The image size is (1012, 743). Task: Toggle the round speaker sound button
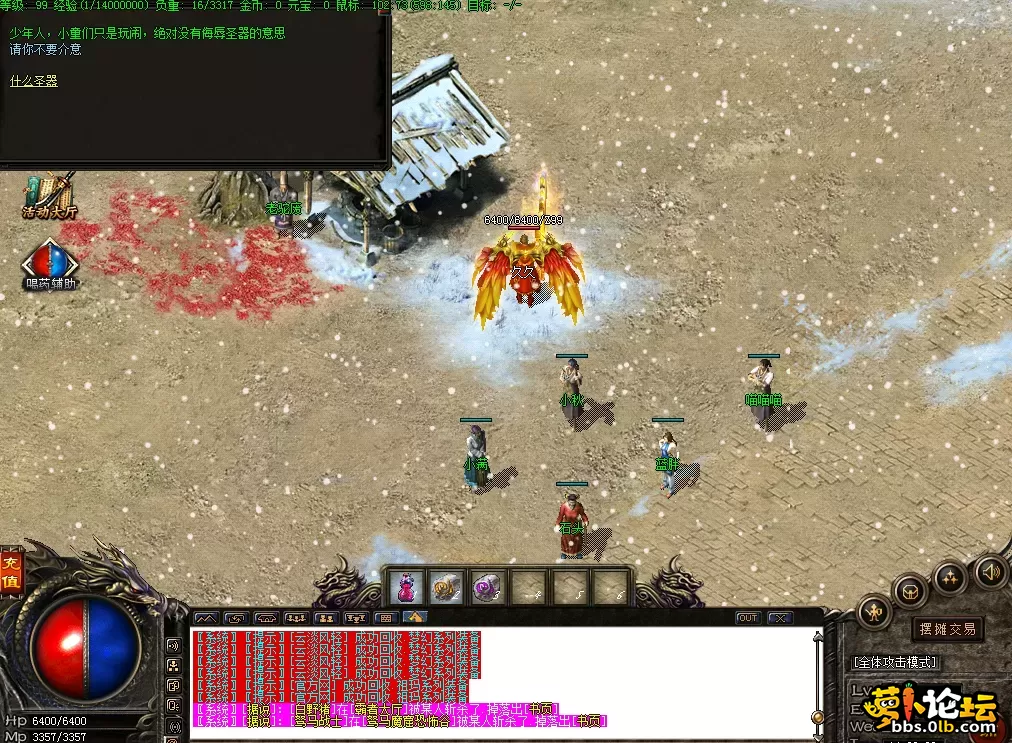point(990,571)
